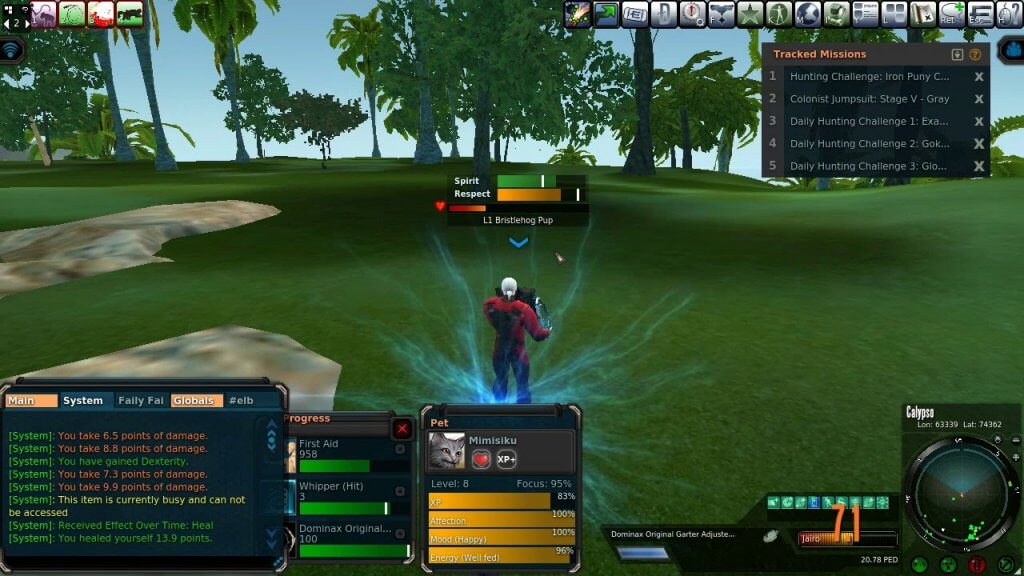This screenshot has height=576, width=1024.
Task: Select the Faily Fai chat tab
Action: pos(140,400)
